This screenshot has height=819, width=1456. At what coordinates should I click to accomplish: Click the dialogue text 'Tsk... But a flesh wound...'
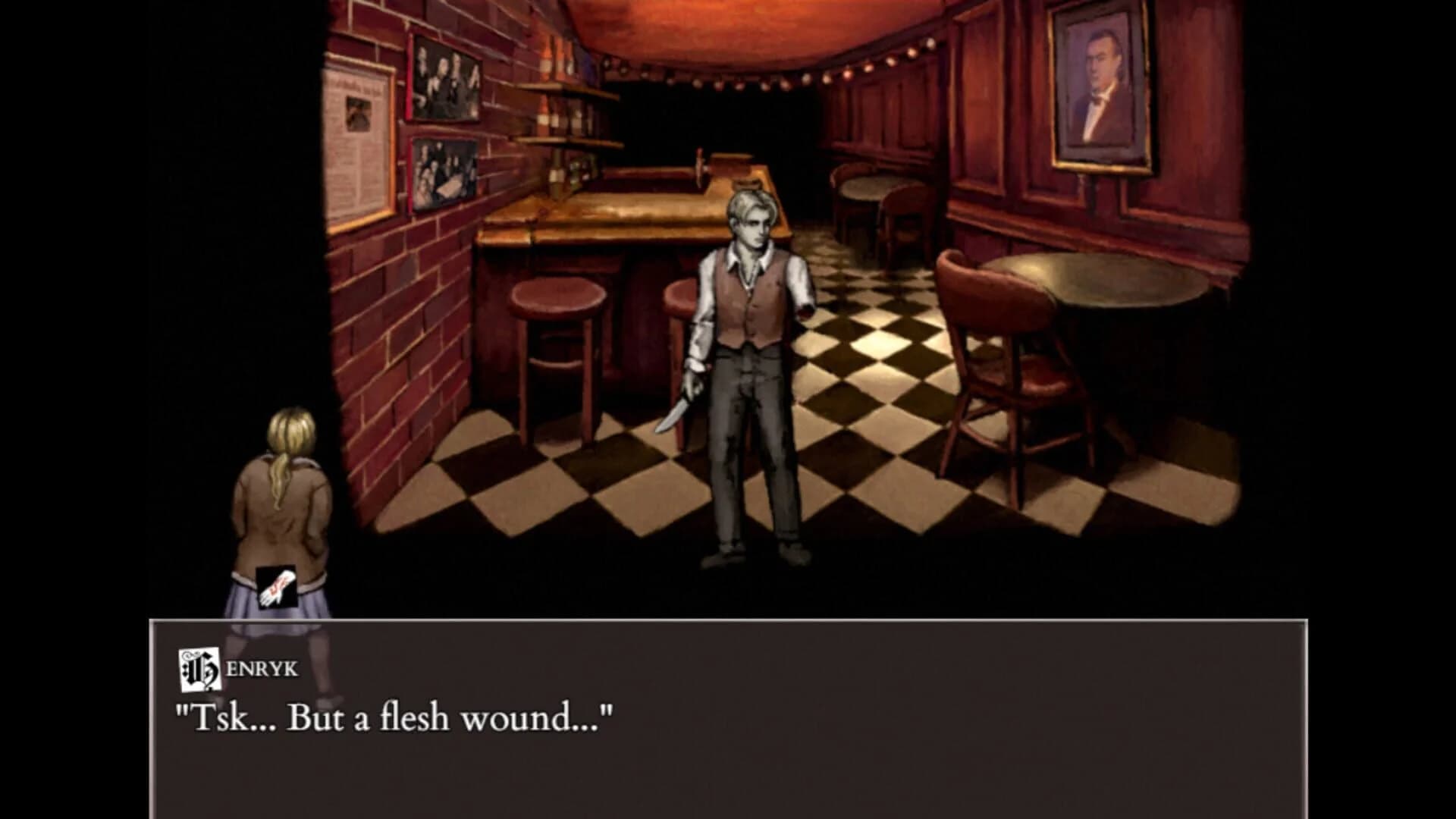click(394, 714)
